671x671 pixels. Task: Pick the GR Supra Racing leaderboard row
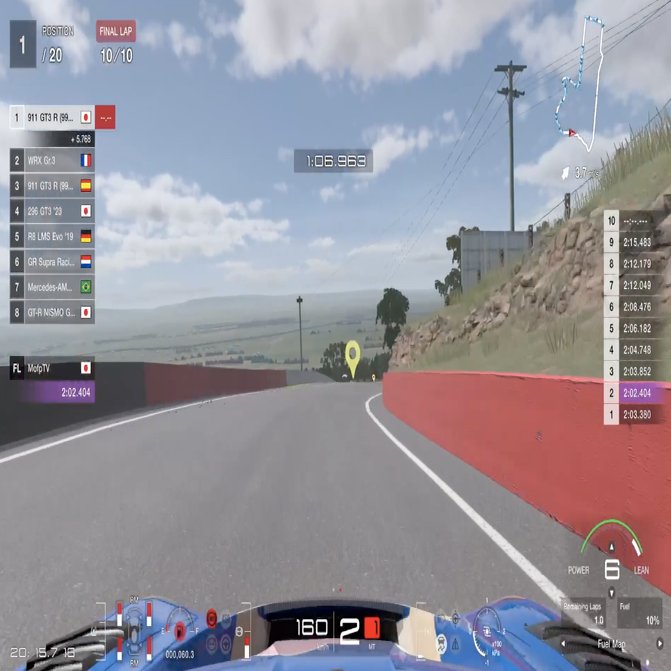52,262
